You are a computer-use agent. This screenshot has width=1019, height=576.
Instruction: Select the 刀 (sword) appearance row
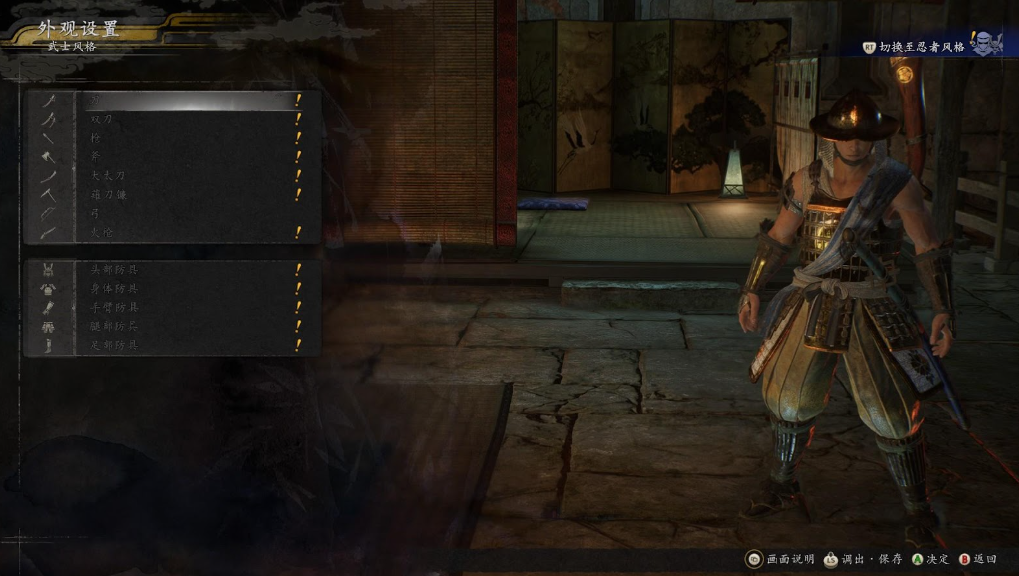point(170,100)
